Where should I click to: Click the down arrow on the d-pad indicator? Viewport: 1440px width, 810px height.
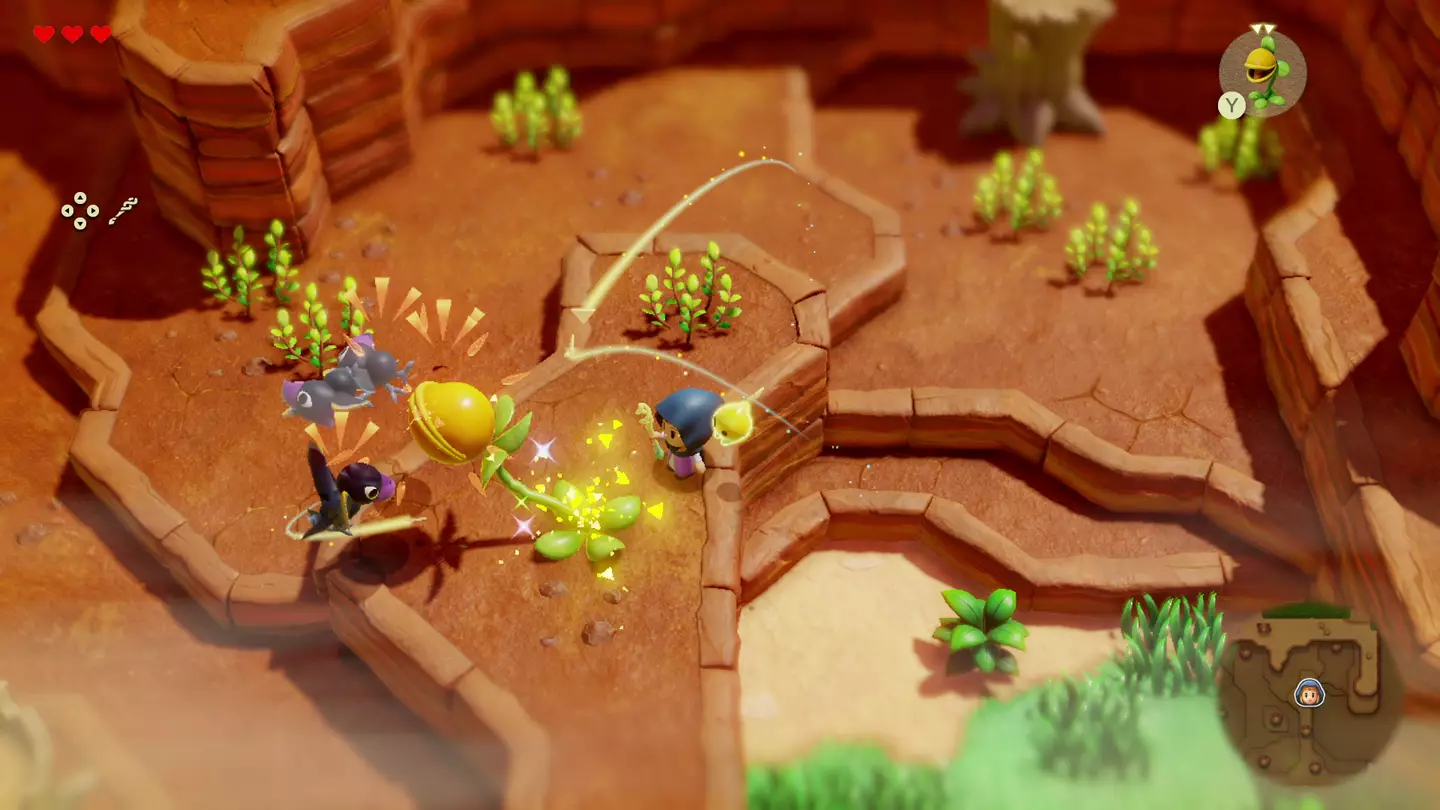click(x=80, y=224)
